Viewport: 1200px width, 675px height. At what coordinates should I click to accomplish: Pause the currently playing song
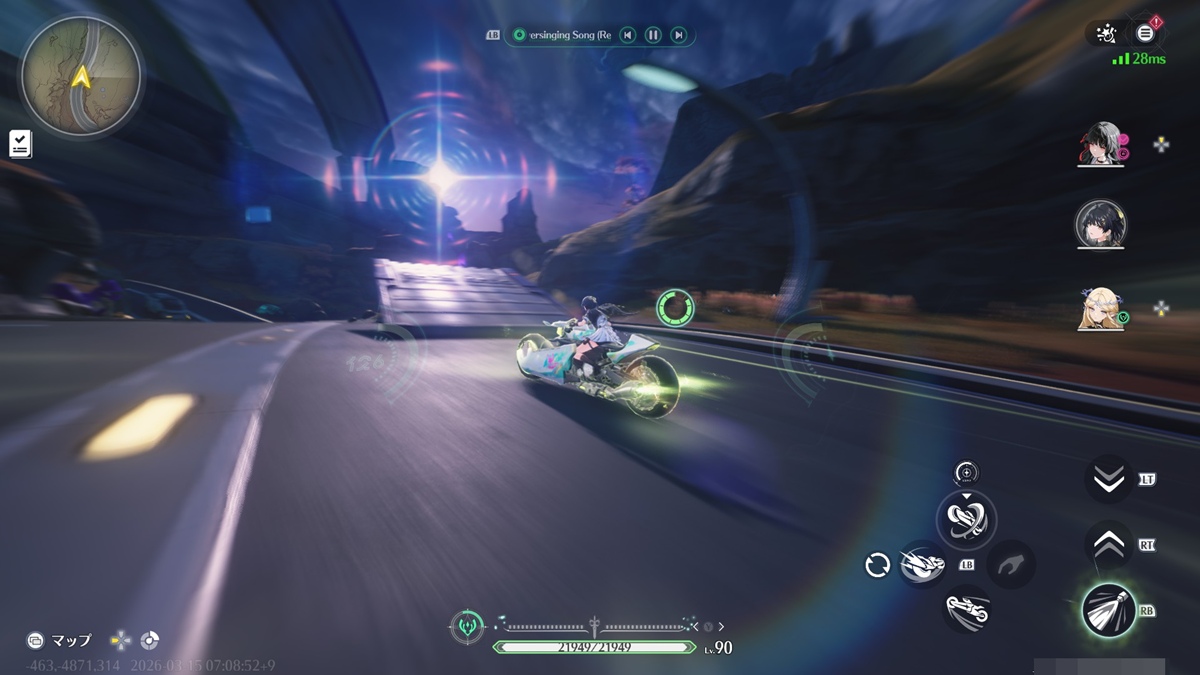click(653, 35)
